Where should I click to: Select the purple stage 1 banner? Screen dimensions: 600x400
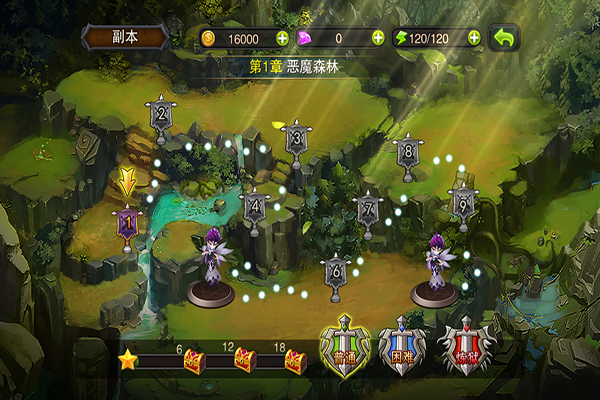click(127, 222)
